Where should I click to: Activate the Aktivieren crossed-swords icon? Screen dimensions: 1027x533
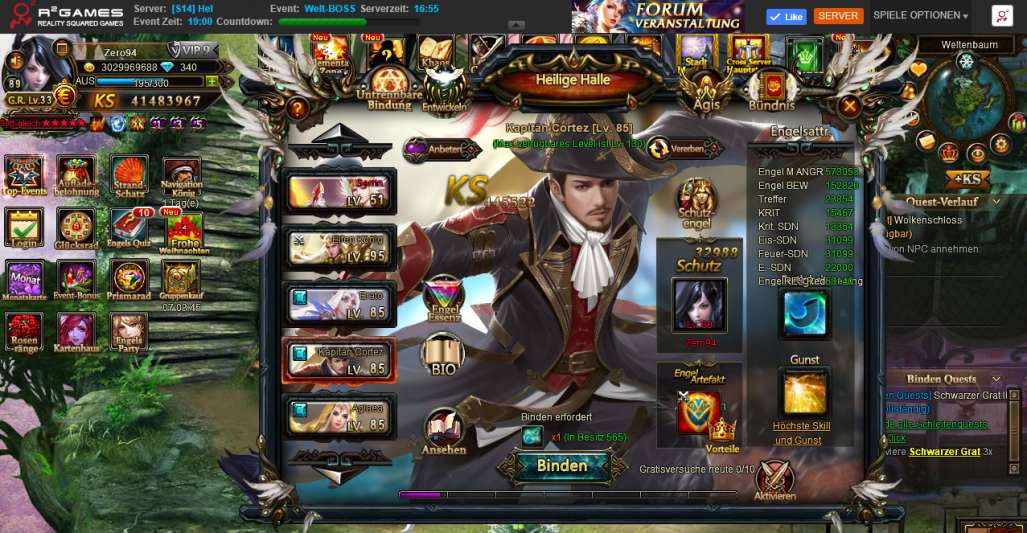point(774,480)
